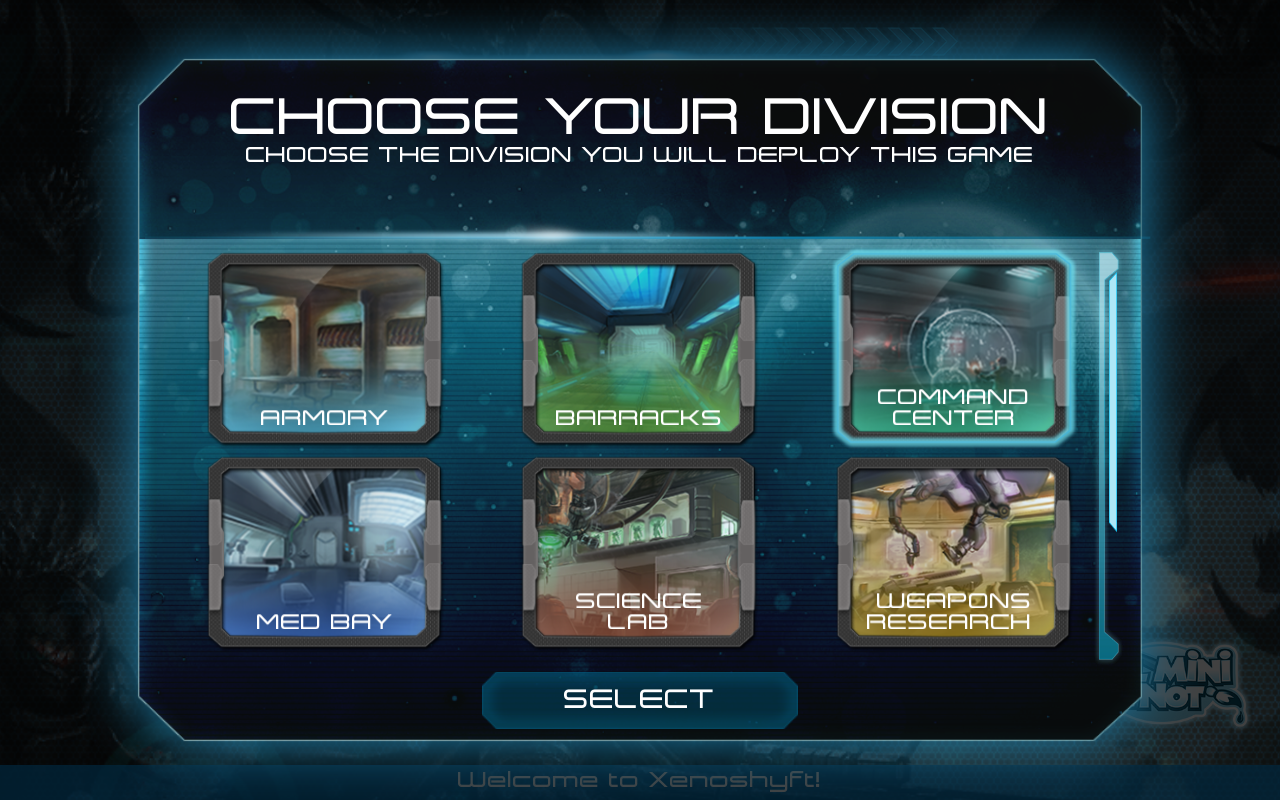Choose the Med Bay division tile
The width and height of the screenshot is (1280, 800).
point(324,552)
